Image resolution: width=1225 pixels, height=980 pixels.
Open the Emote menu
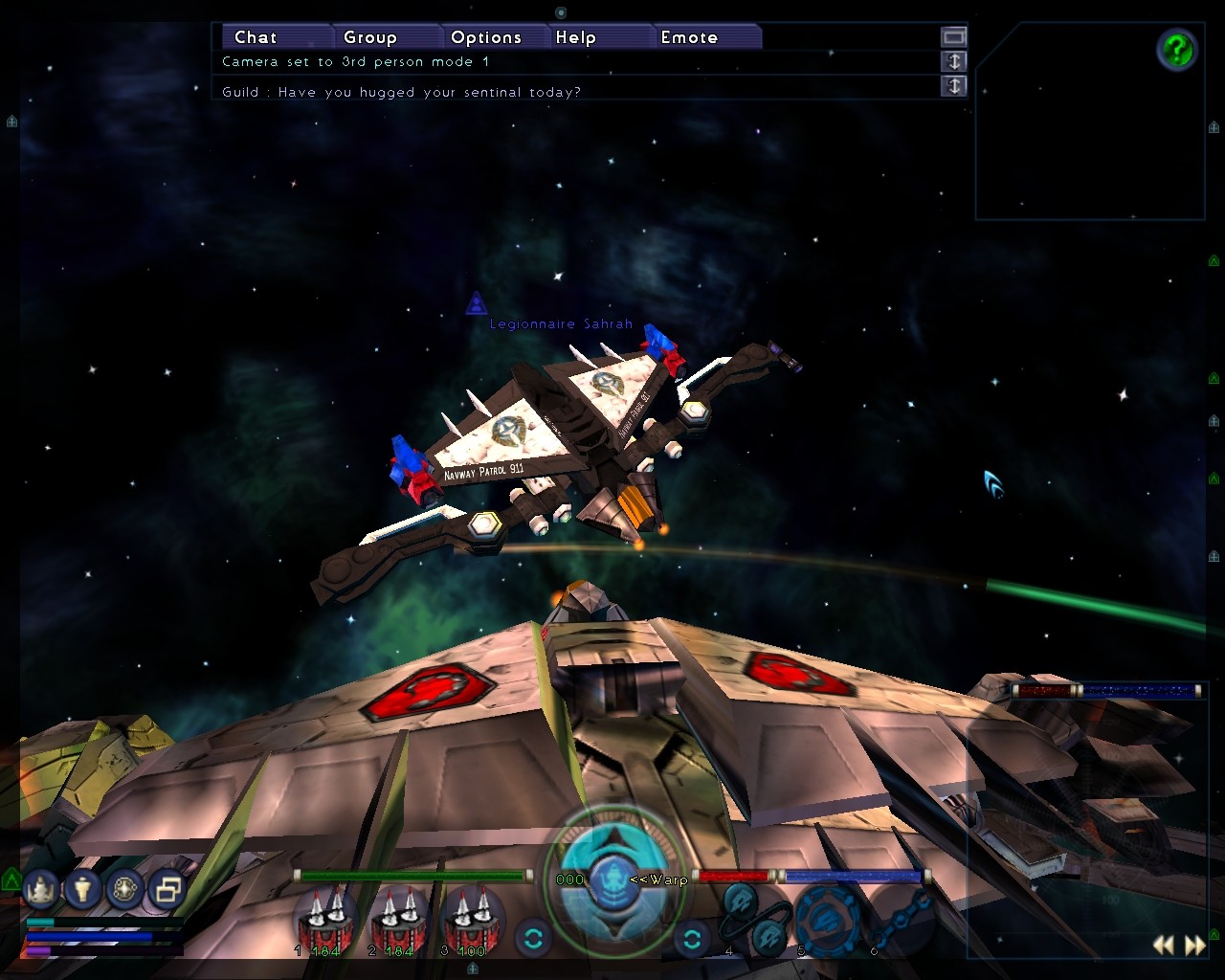689,37
